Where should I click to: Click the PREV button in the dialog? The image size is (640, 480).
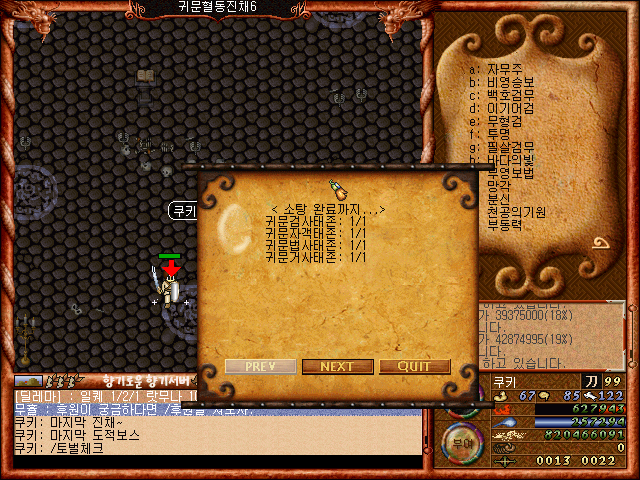[260, 367]
